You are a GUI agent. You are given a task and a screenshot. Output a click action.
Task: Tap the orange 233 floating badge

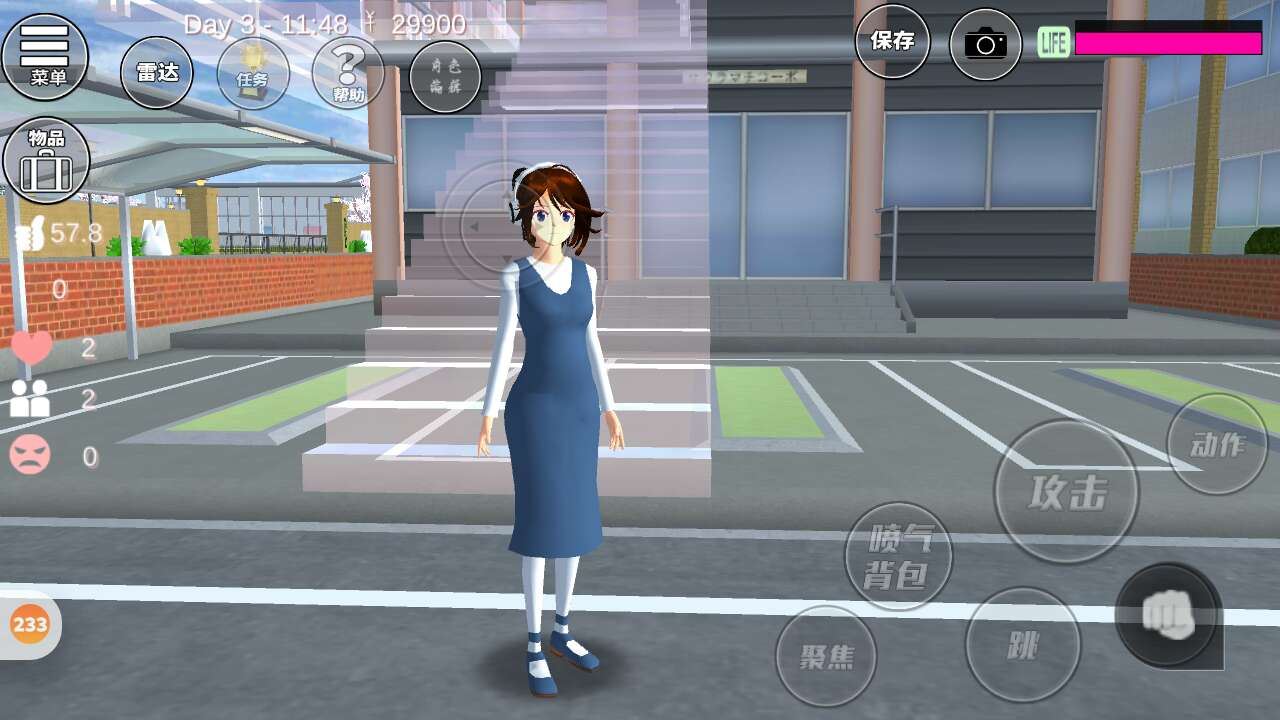click(x=30, y=625)
